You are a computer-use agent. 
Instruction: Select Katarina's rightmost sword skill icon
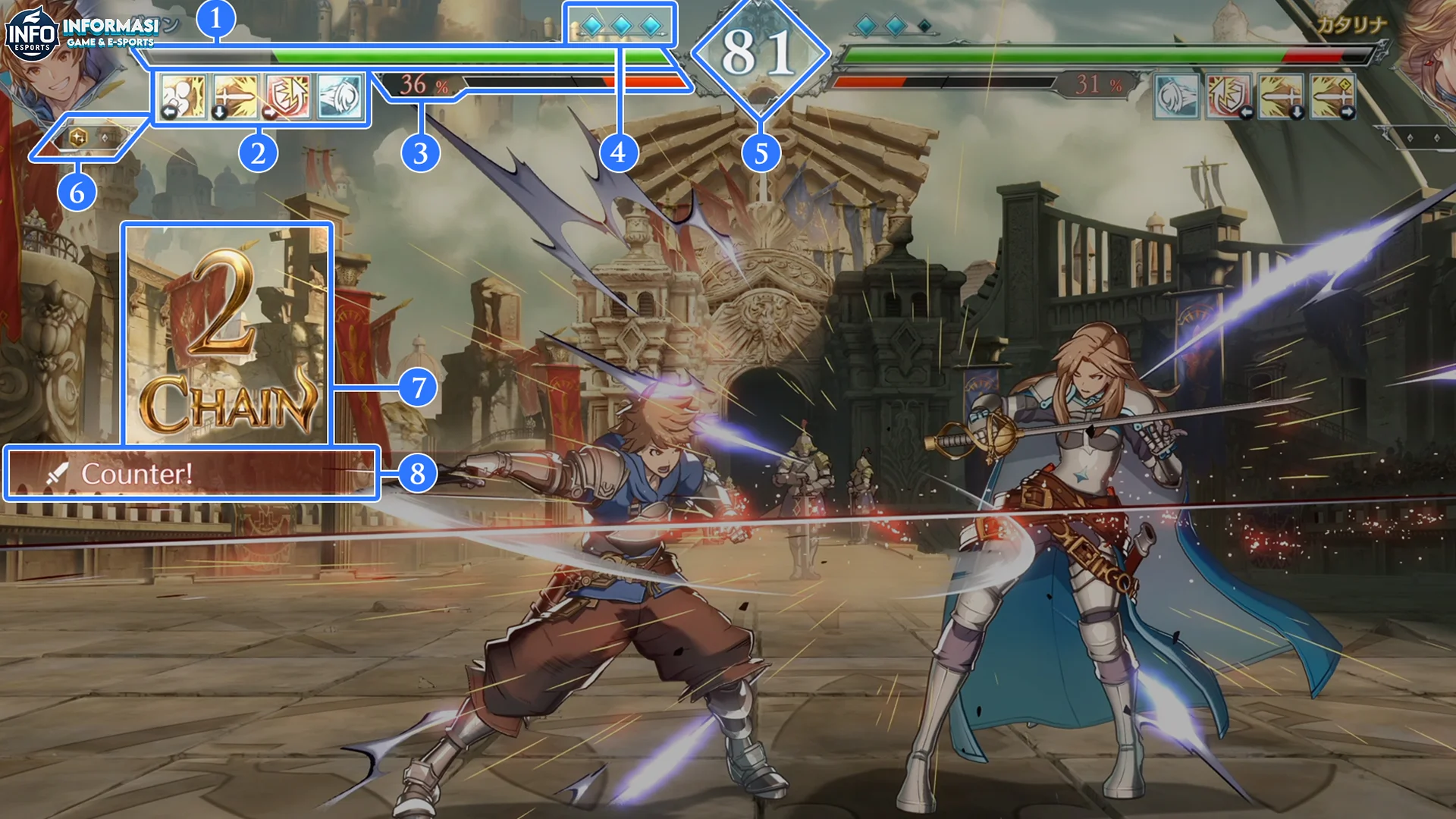tap(1335, 97)
